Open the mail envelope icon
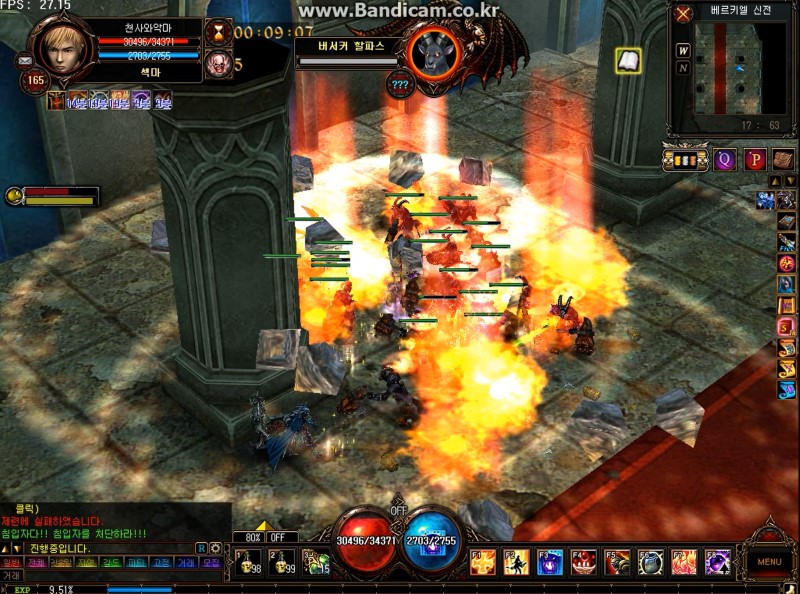800x594 pixels. (24, 60)
